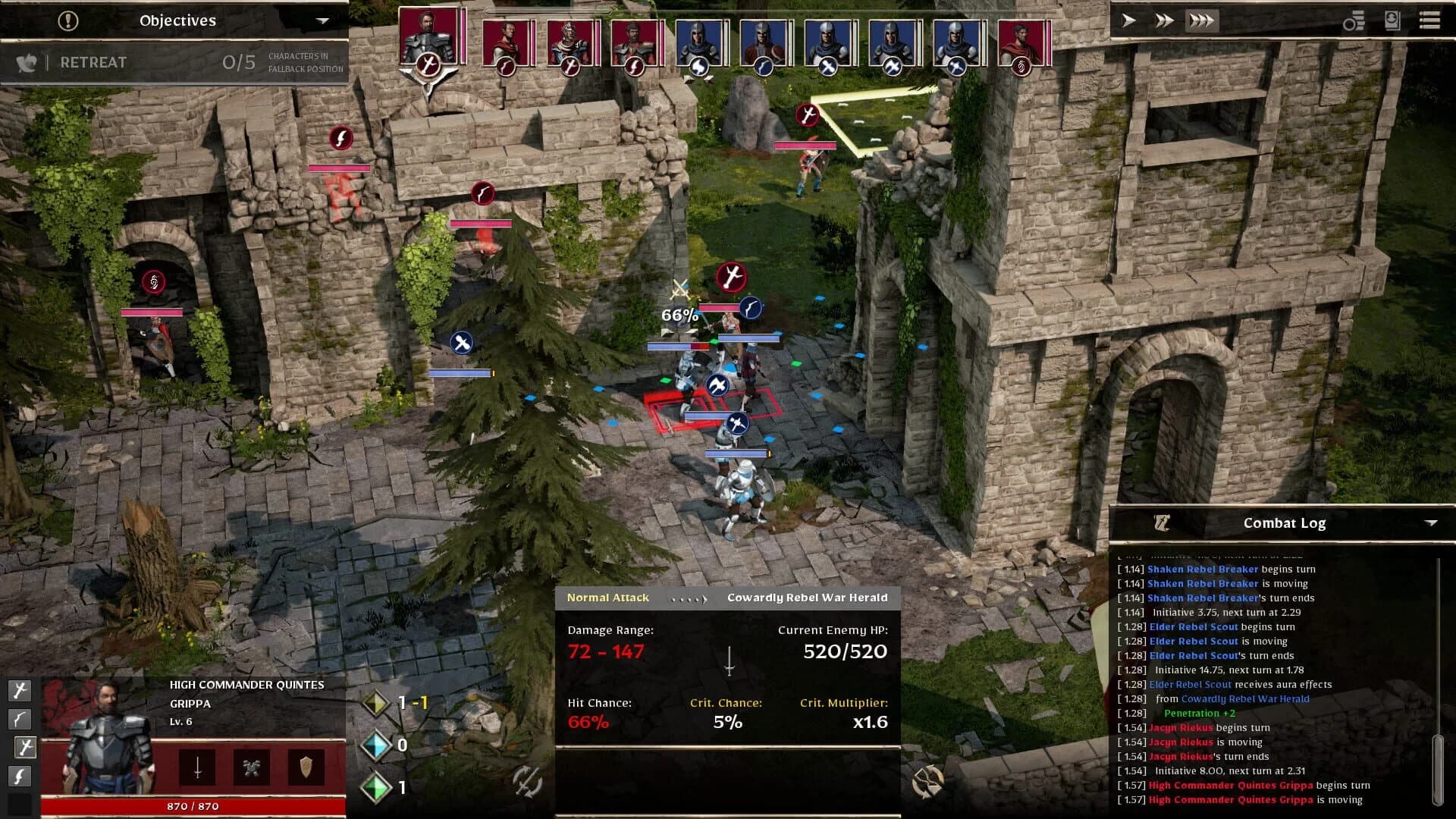Viewport: 1456px width, 819px height.
Task: Enable normal game speed with the single arrow
Action: click(x=1128, y=21)
